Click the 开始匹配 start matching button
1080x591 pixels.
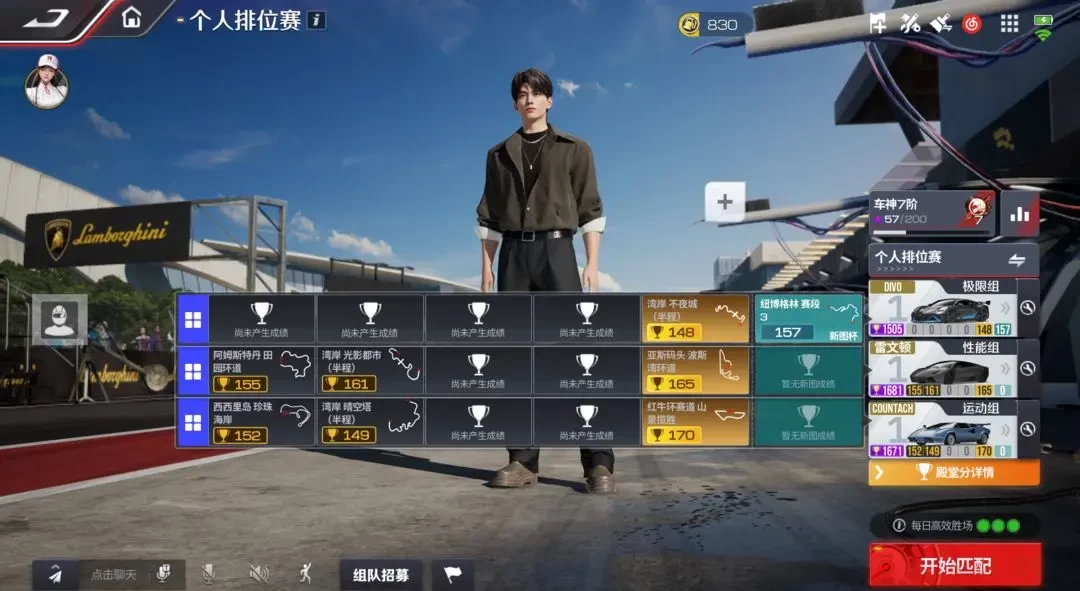click(955, 565)
